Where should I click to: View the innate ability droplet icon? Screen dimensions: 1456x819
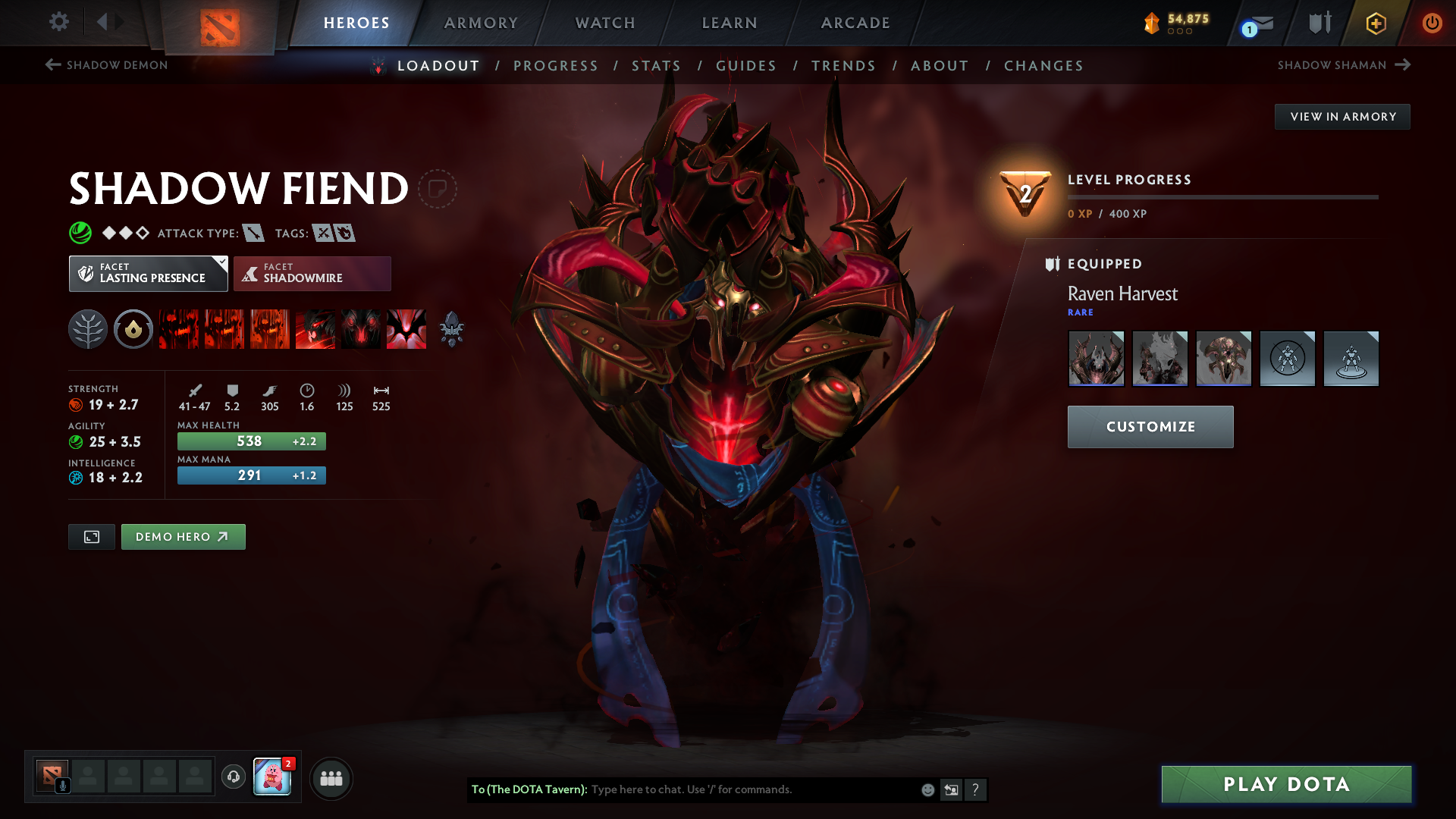[x=133, y=329]
